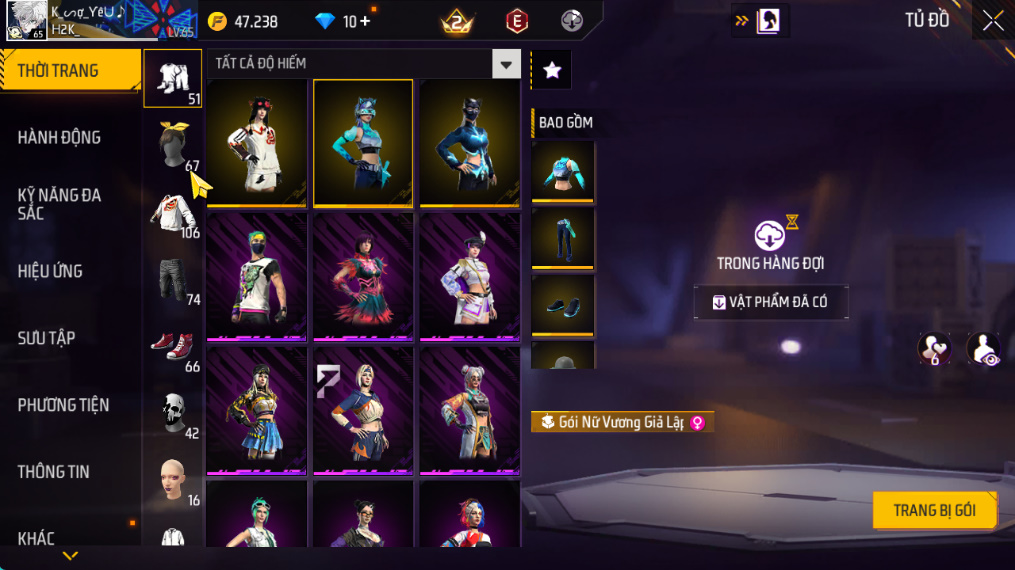Select the grey pants subcategory
The image size is (1015, 570).
tap(173, 279)
